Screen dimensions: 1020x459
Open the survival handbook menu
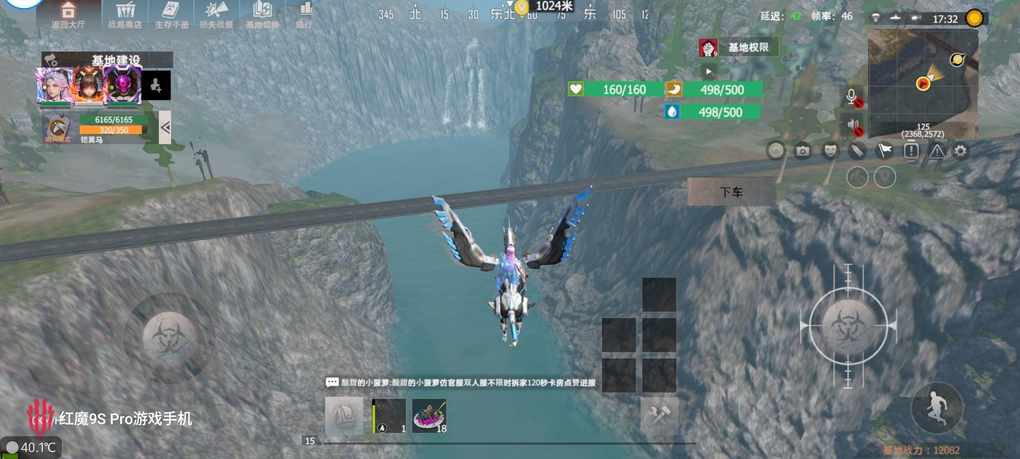pos(170,14)
